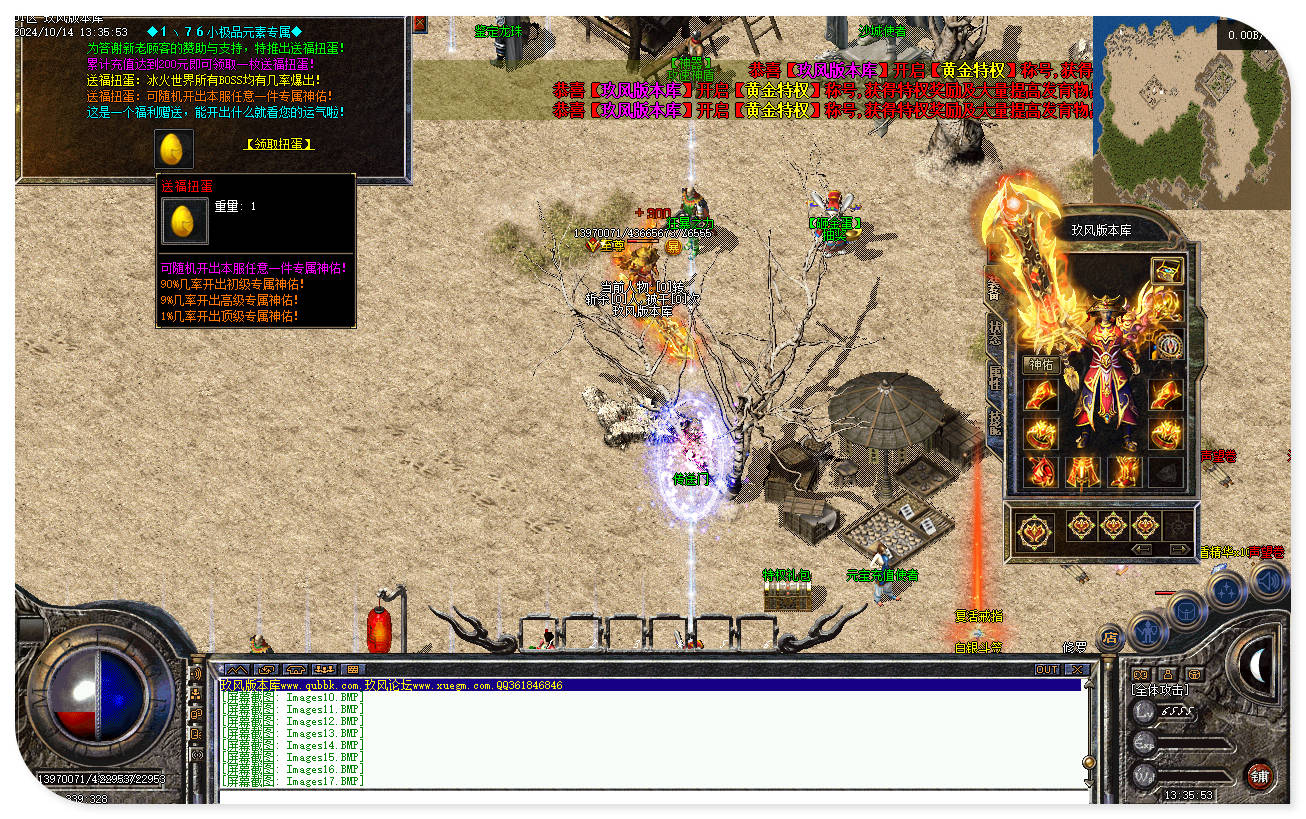Viewport: 1306px width, 819px height.
Task: Open the red 铺 stall button
Action: [x=1260, y=775]
